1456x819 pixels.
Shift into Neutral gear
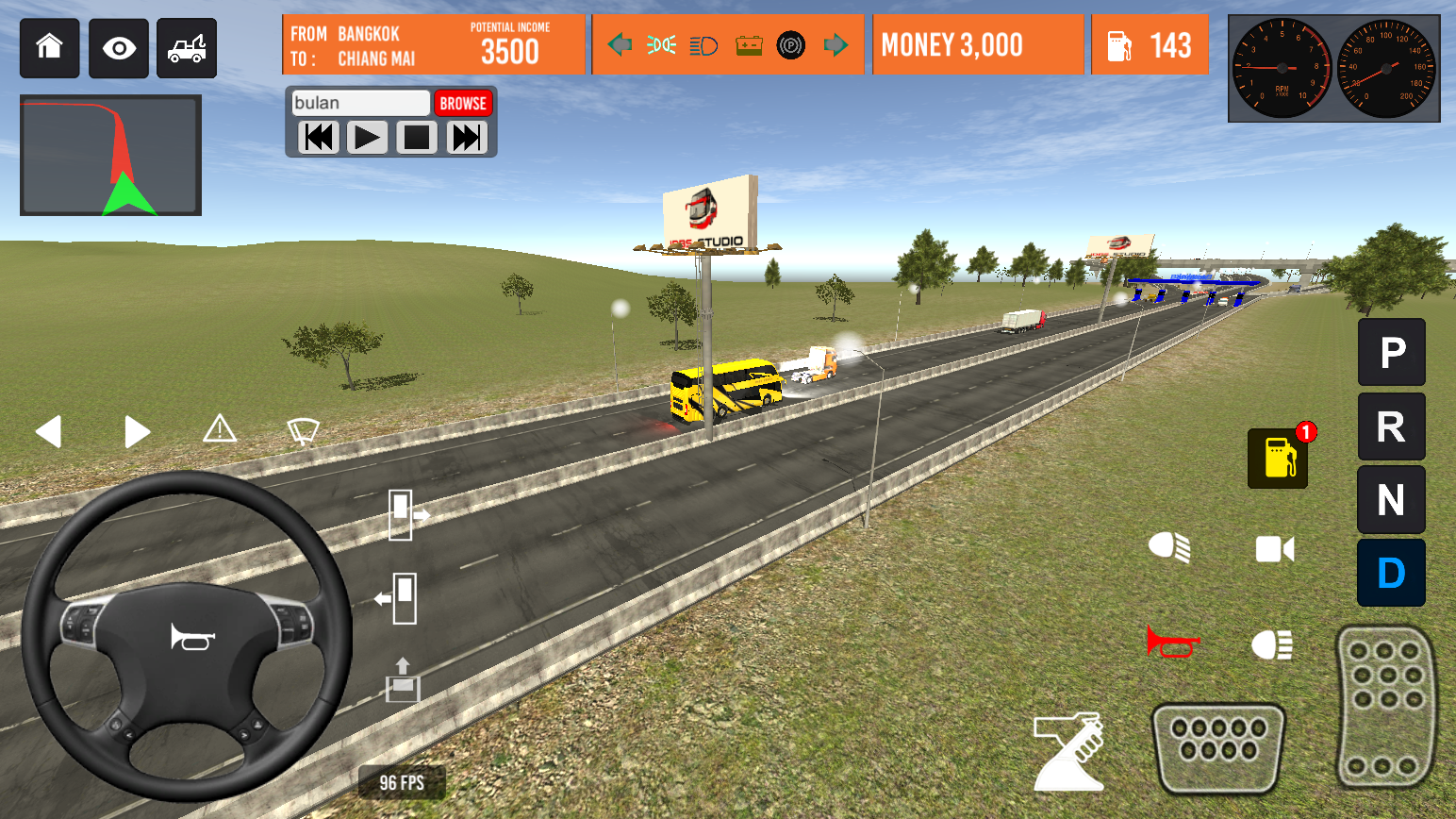pos(1391,500)
